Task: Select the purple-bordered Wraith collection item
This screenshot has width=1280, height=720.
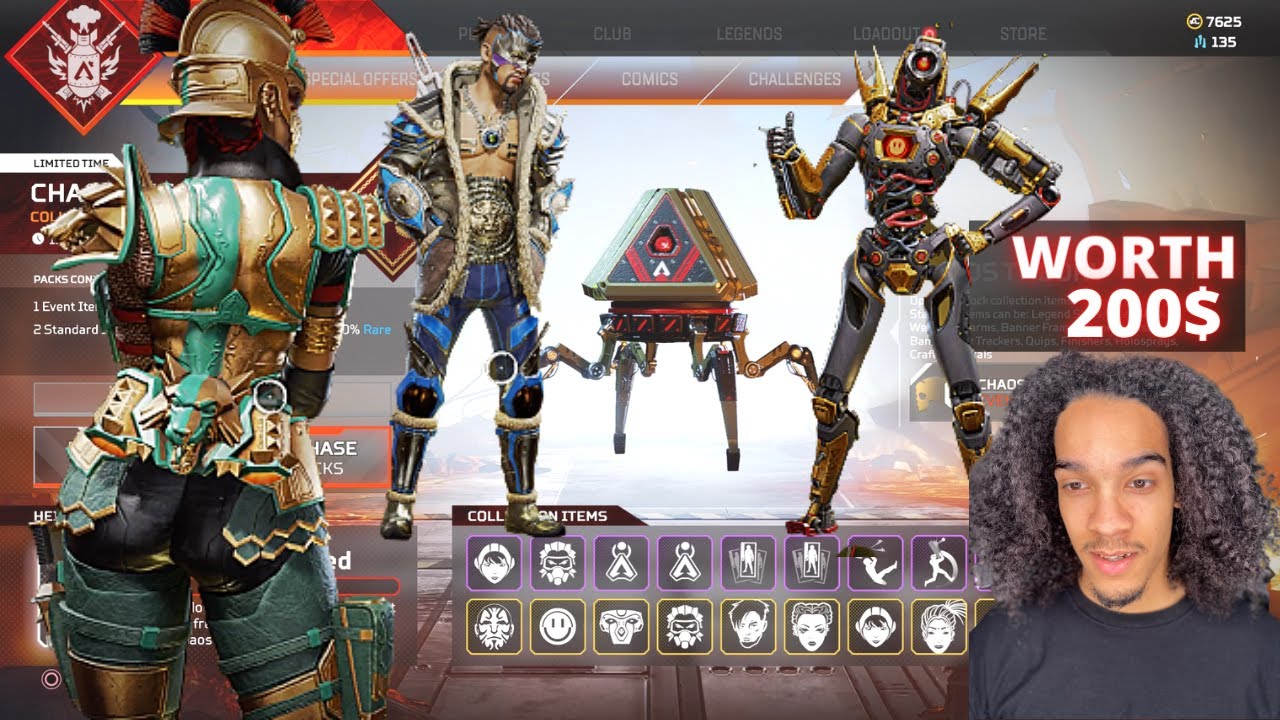Action: [x=494, y=563]
